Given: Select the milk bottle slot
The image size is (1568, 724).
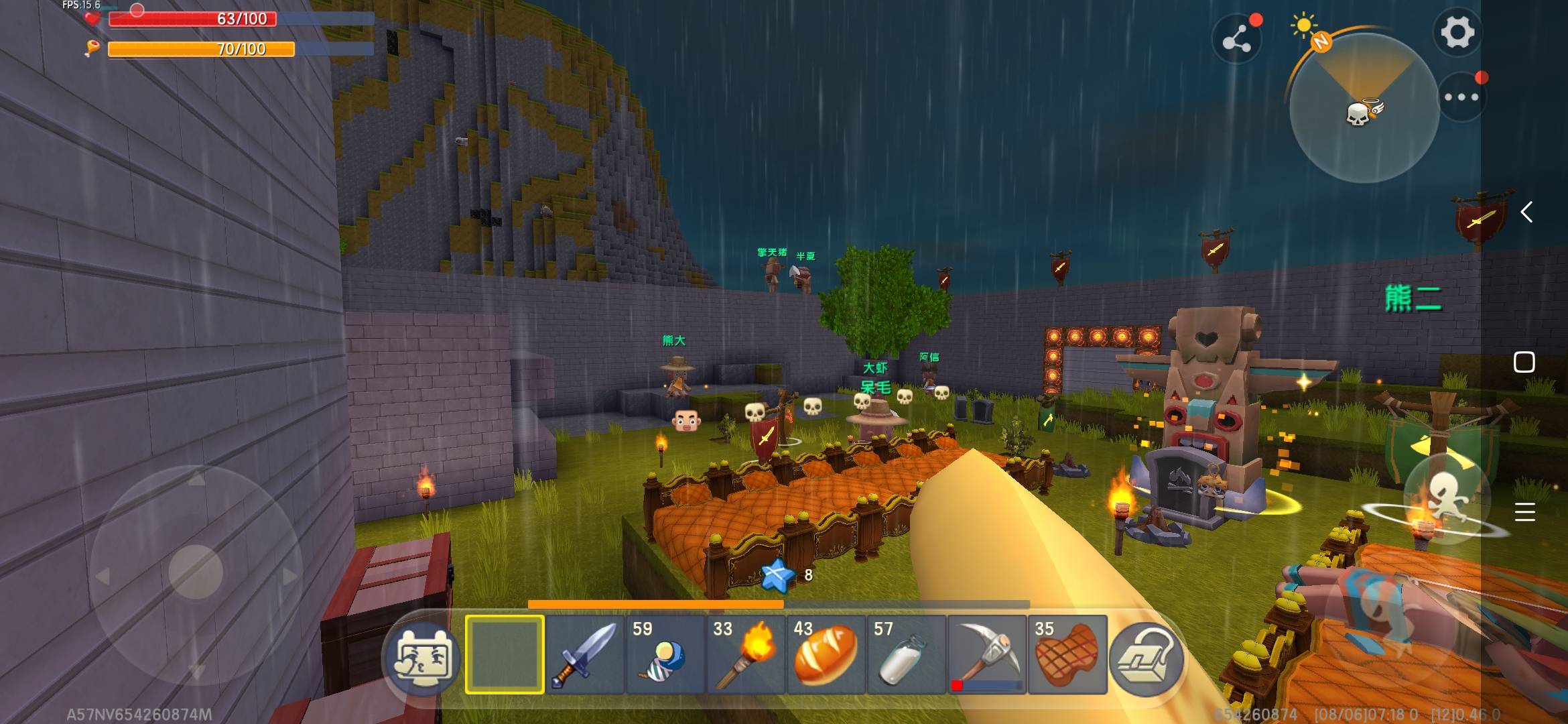Looking at the screenshot, I should (905, 654).
